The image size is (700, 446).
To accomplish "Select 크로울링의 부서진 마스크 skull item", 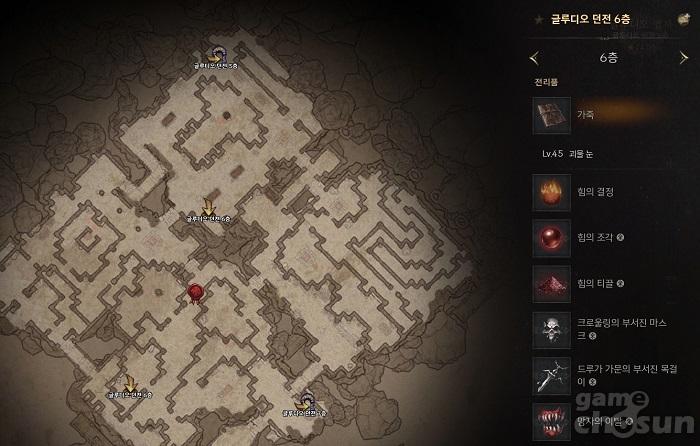I will (x=552, y=329).
